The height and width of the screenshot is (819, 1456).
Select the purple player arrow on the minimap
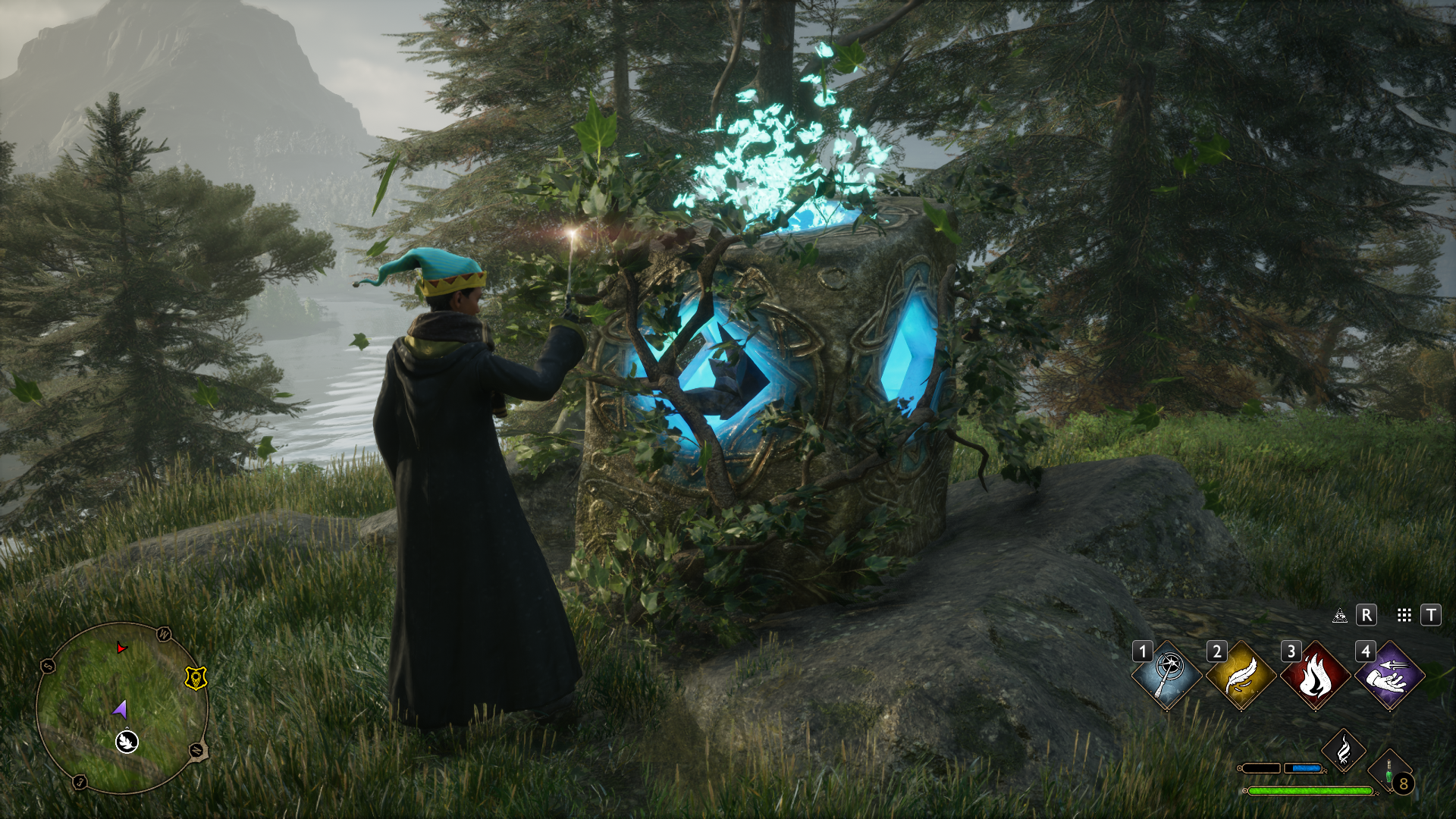(120, 711)
